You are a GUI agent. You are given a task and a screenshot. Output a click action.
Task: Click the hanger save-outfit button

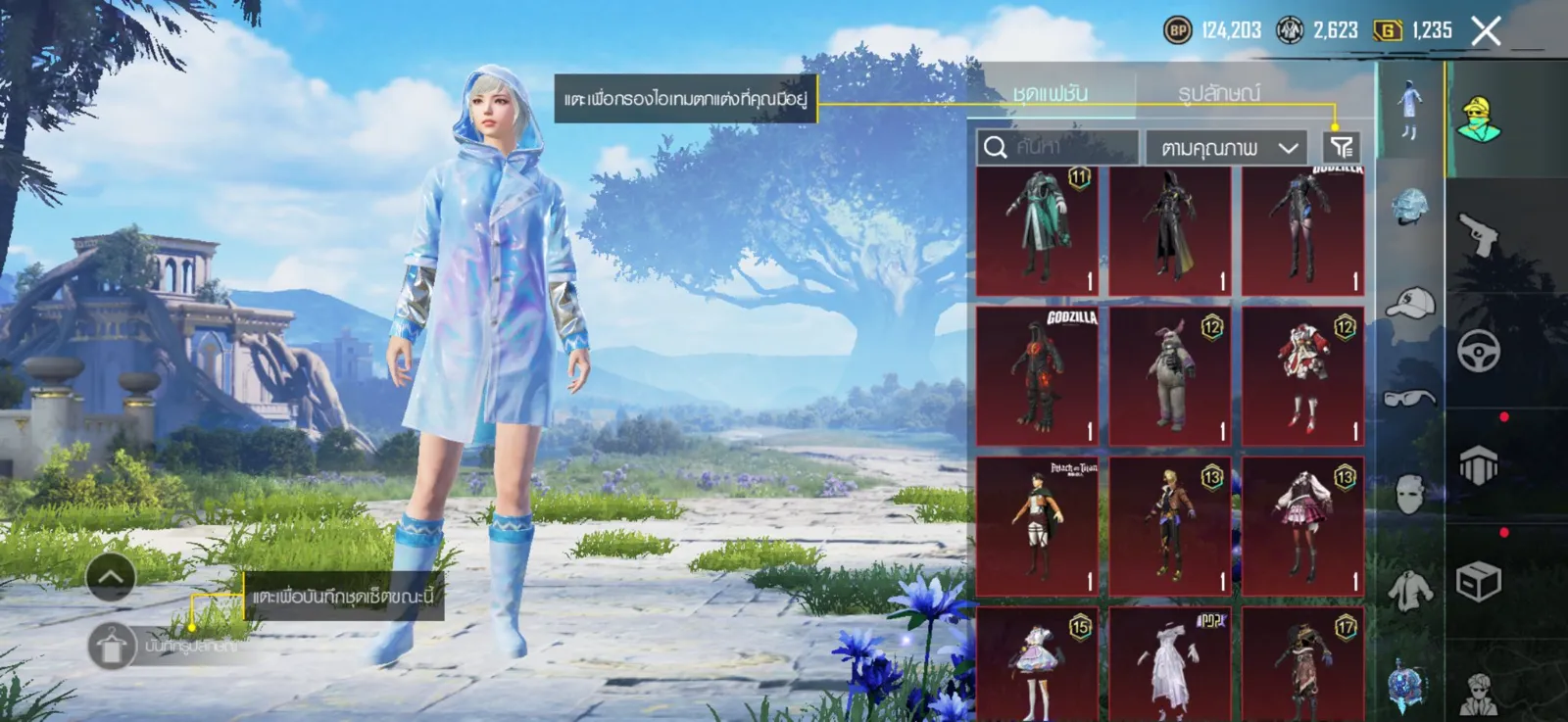click(x=111, y=647)
